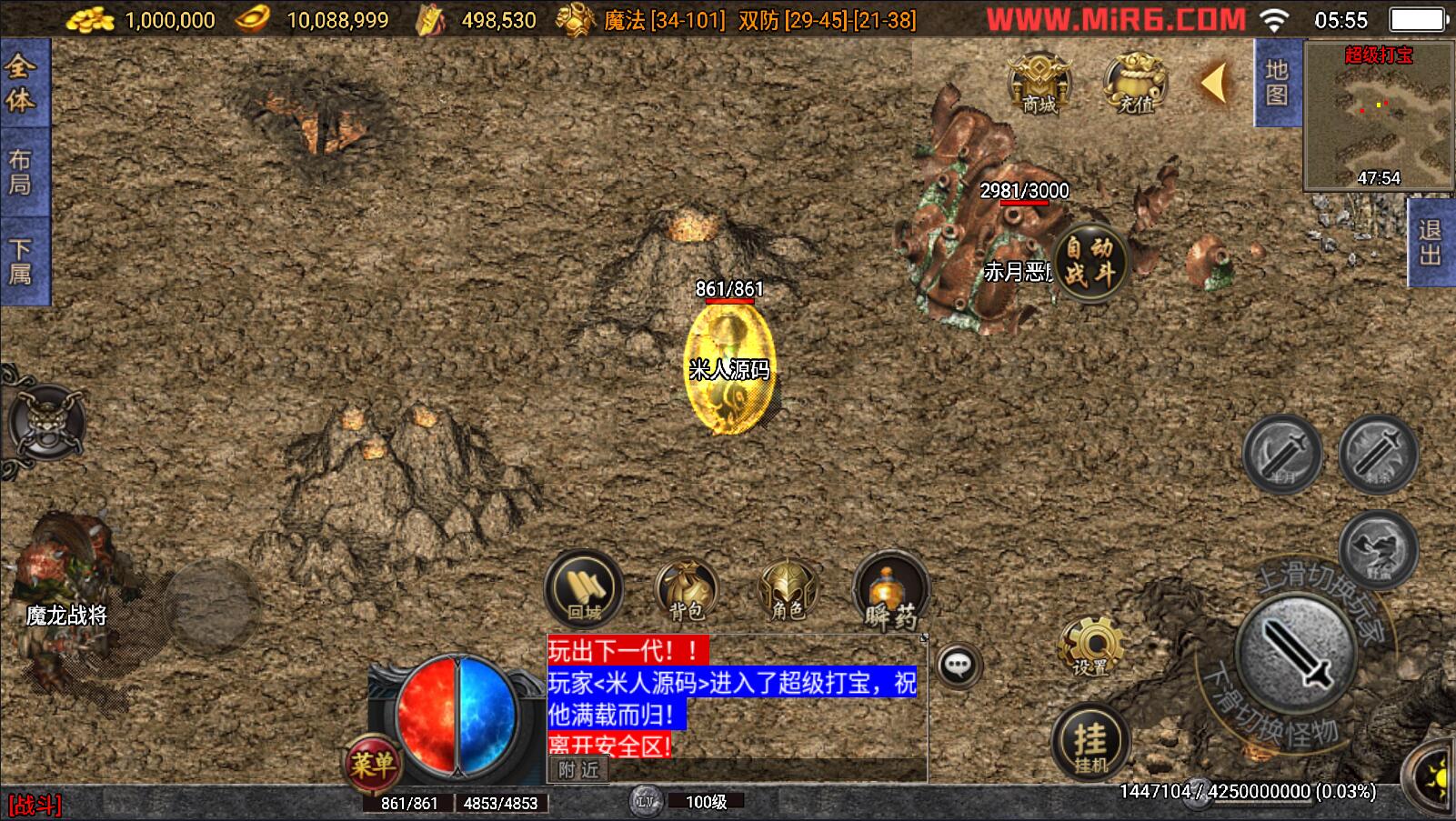Image resolution: width=1456 pixels, height=821 pixels.
Task: Select the 附近 nearby chat tab
Action: click(578, 770)
